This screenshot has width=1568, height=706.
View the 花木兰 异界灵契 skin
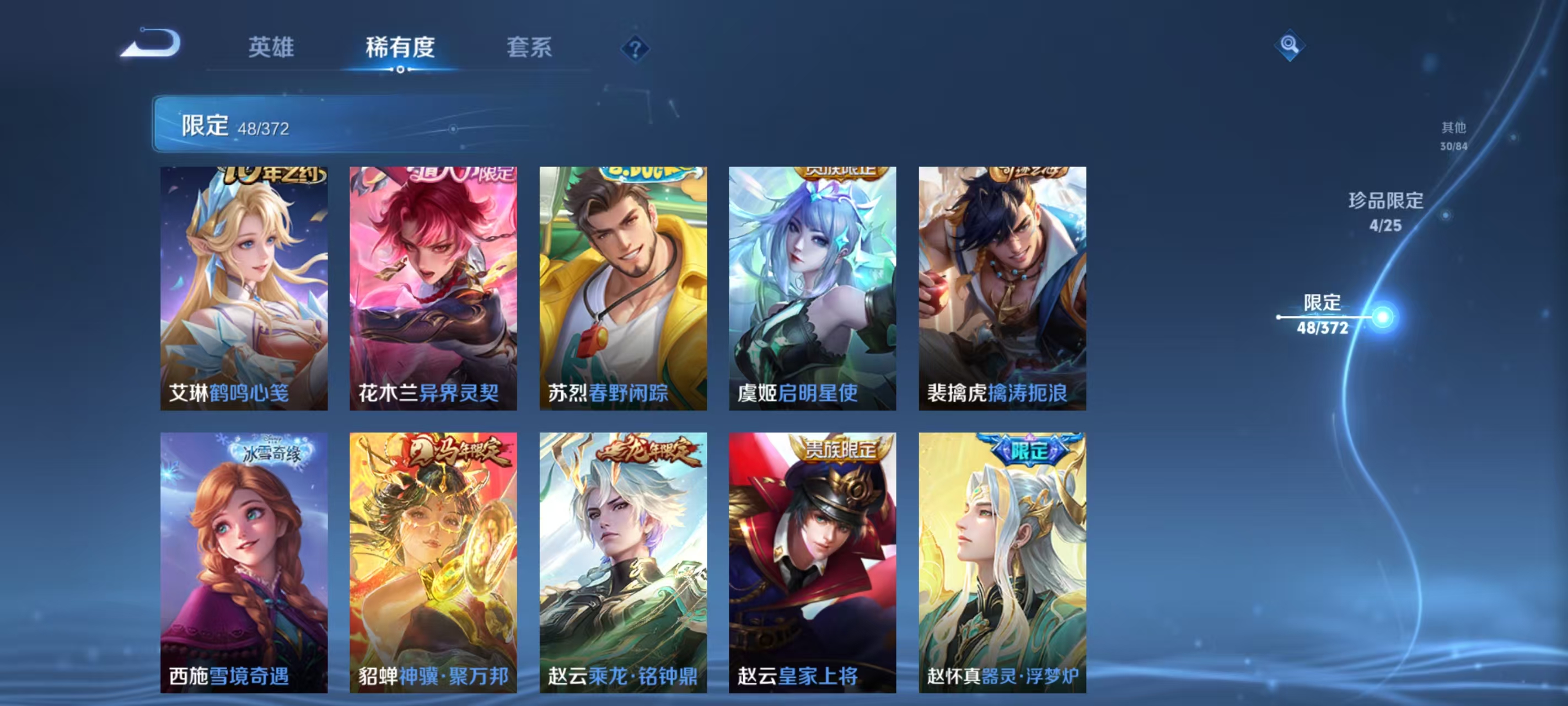433,286
